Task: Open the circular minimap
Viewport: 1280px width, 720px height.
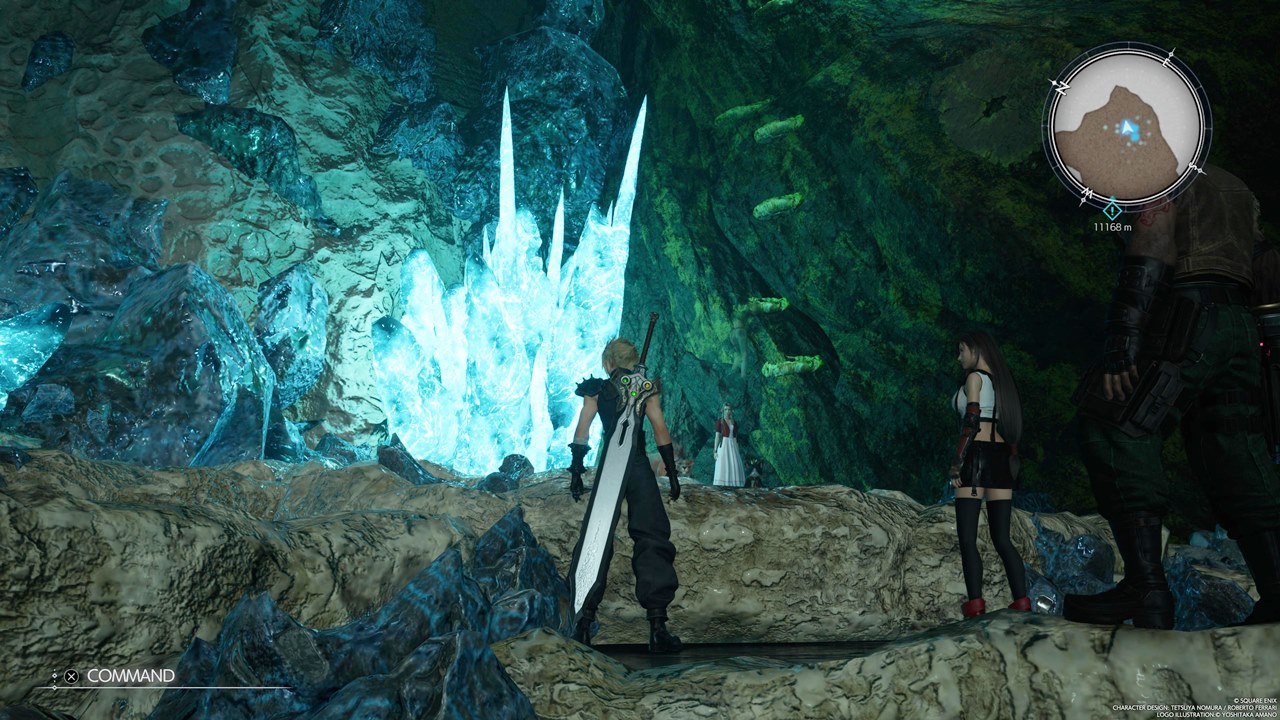Action: click(1126, 127)
